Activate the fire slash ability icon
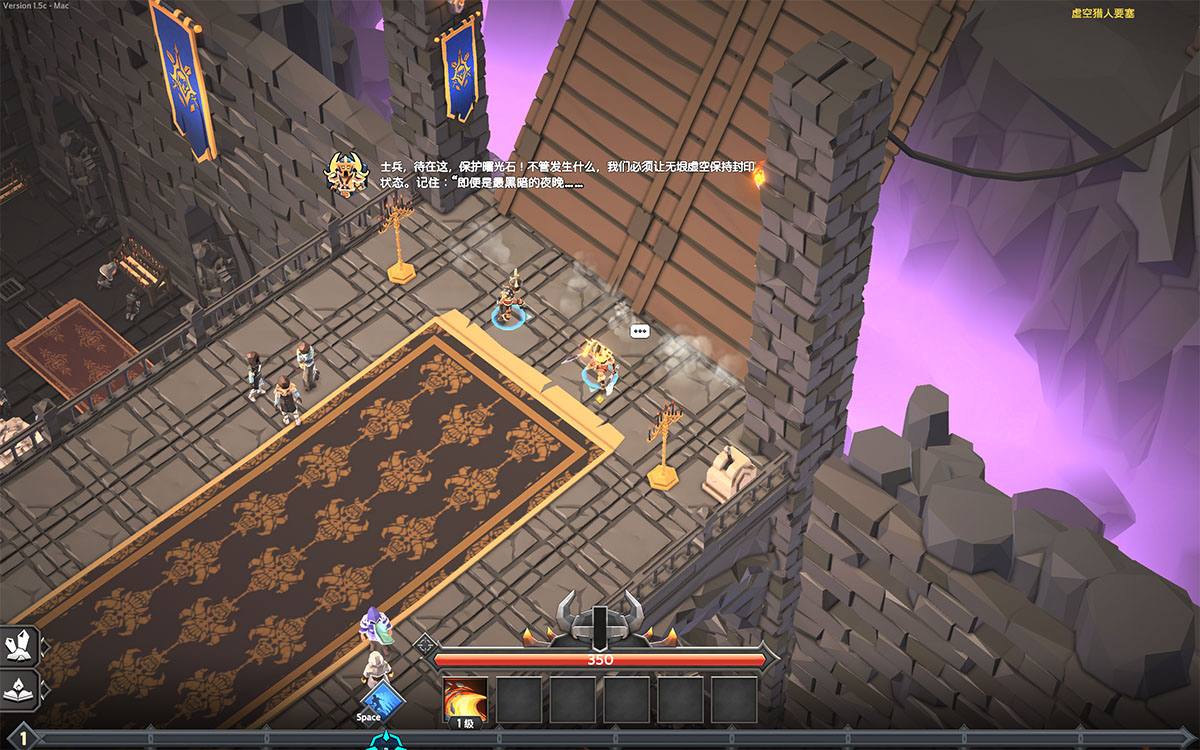 click(x=465, y=698)
